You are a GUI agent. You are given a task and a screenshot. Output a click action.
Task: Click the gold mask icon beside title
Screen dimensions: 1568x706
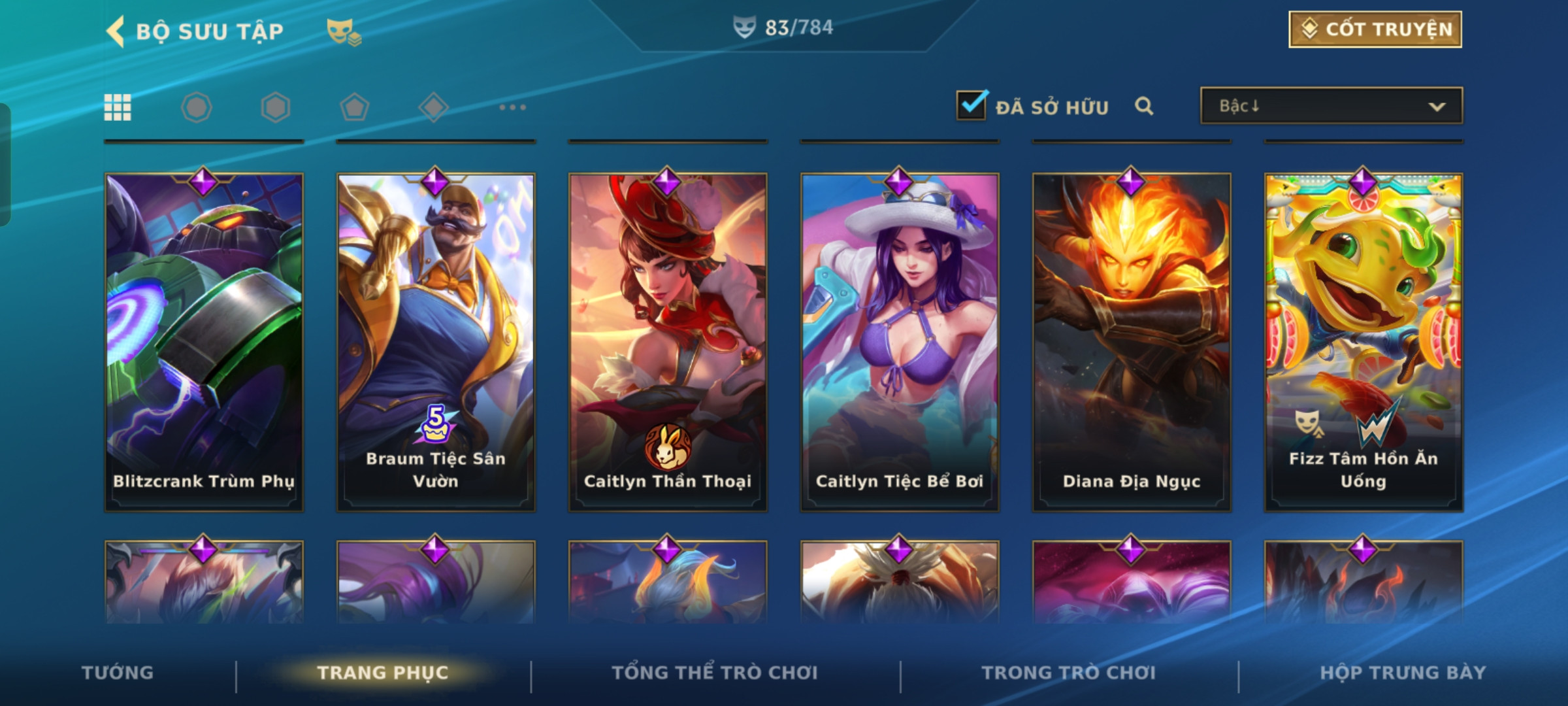coord(344,31)
